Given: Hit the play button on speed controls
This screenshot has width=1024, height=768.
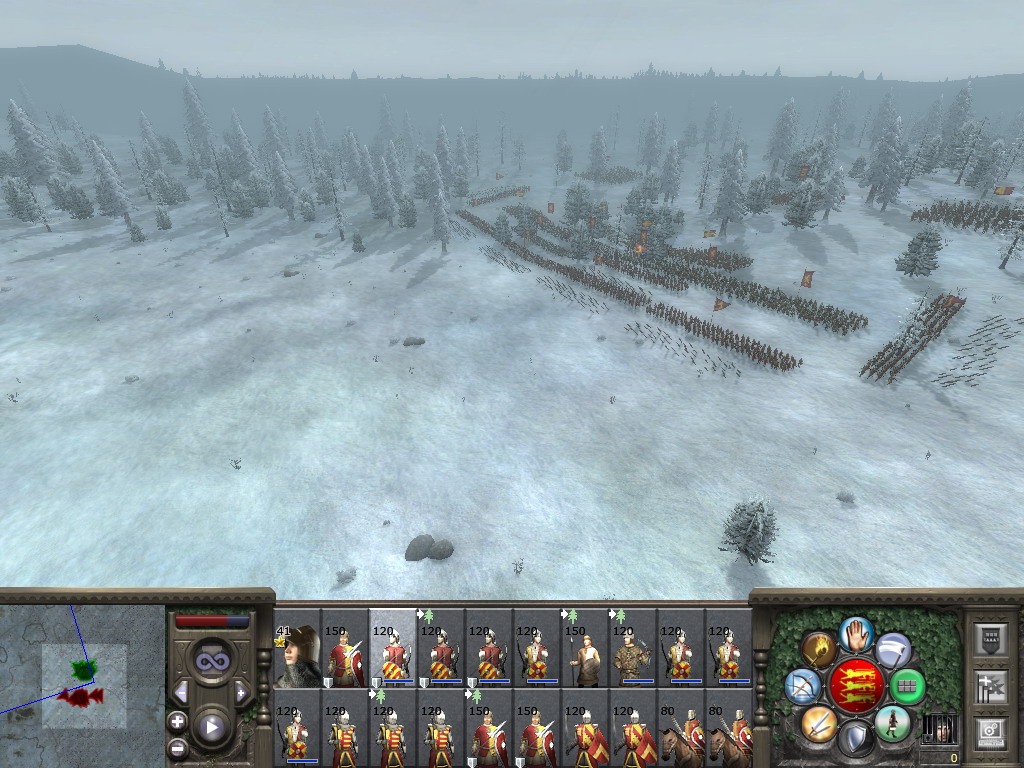Looking at the screenshot, I should 211,727.
